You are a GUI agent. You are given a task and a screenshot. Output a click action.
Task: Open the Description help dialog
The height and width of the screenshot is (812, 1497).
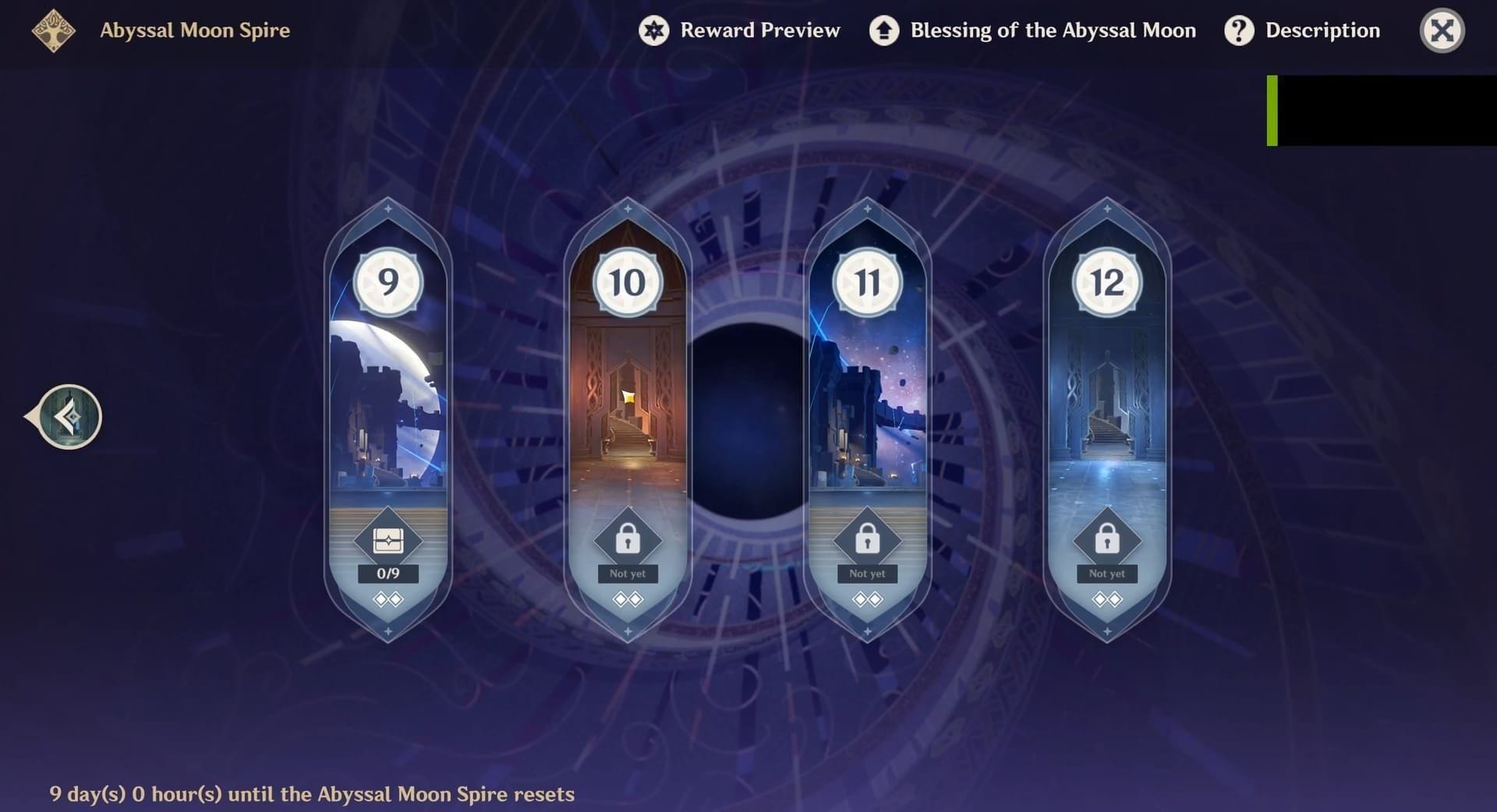pyautogui.click(x=1302, y=30)
